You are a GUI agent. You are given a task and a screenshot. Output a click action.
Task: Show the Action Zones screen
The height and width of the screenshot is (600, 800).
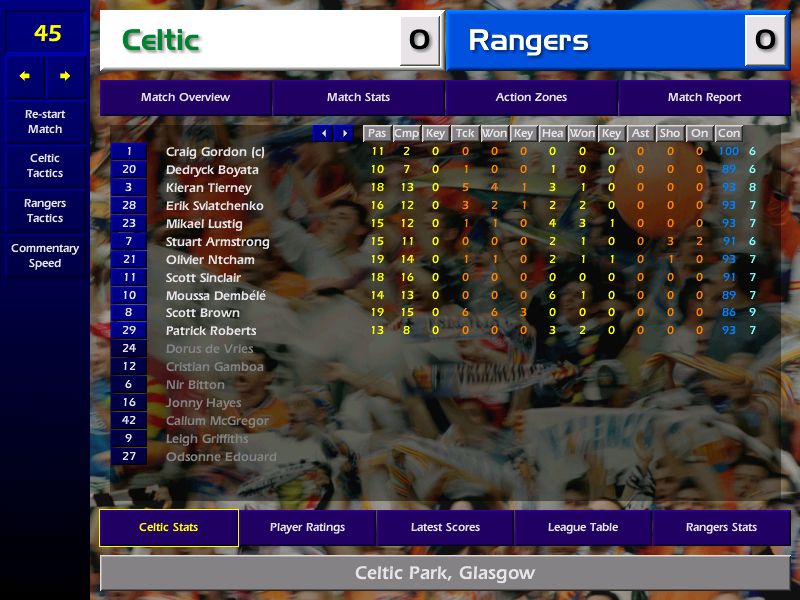coord(531,97)
